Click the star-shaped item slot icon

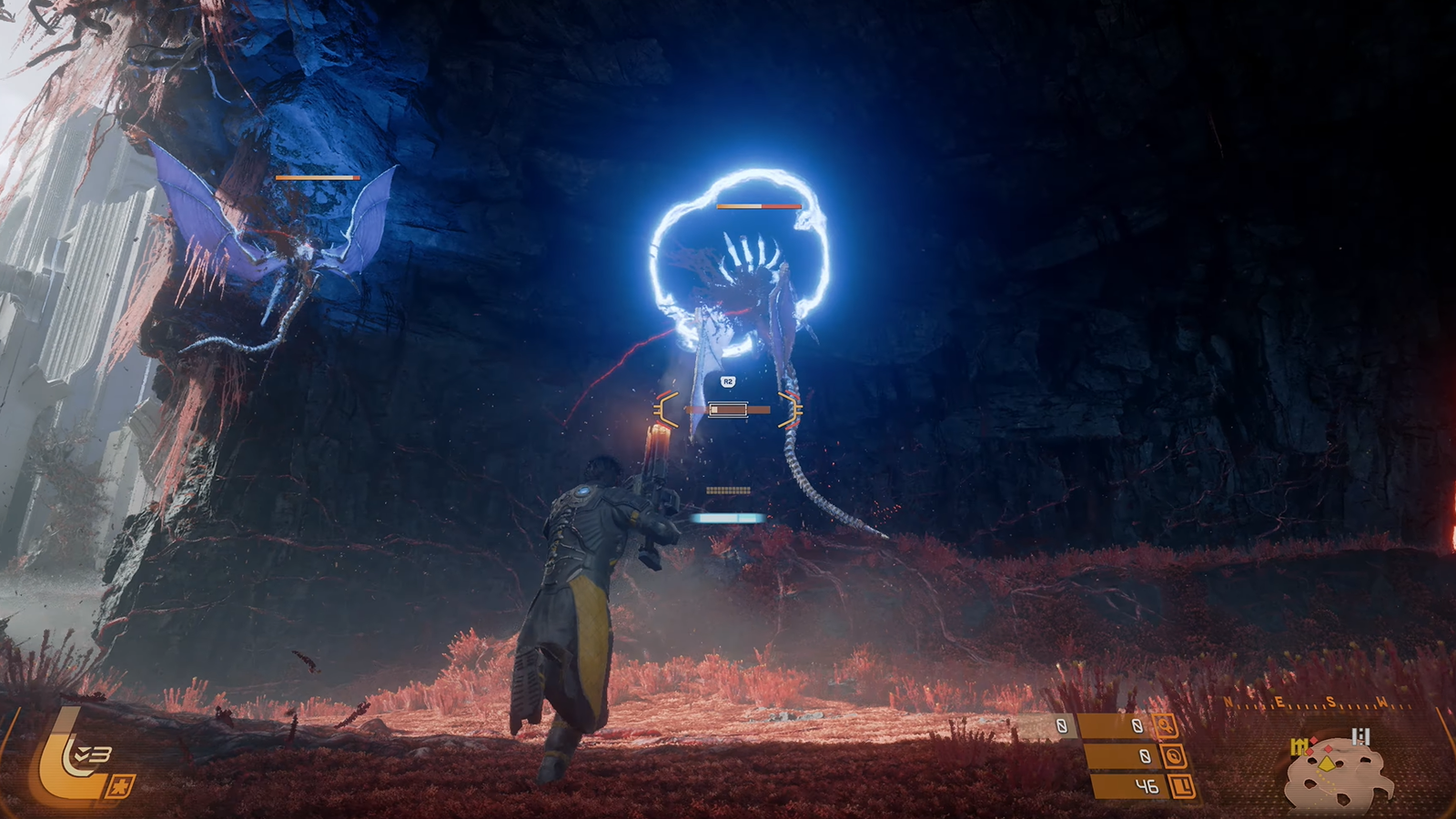click(x=121, y=785)
